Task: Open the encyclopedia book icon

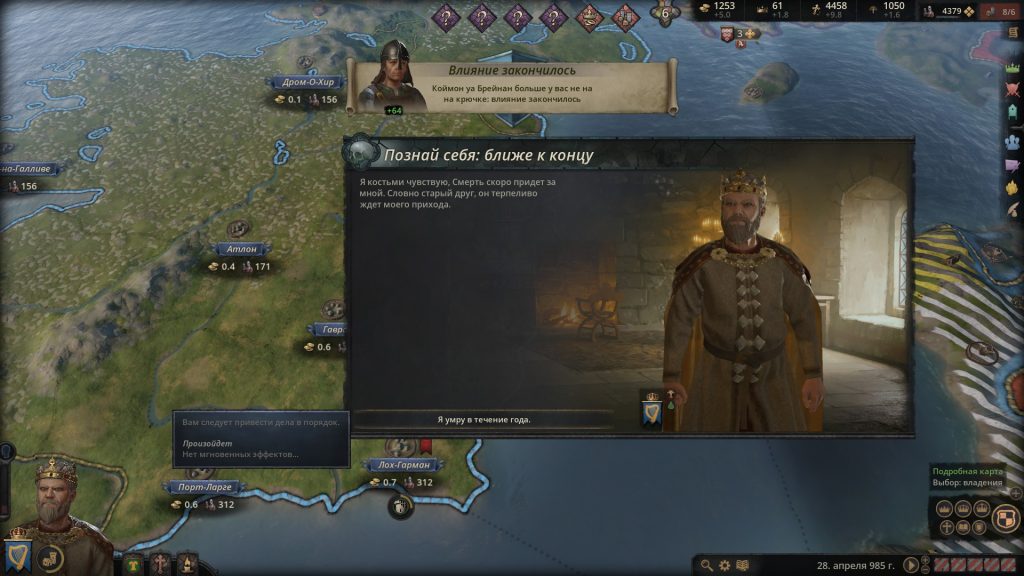Action: [x=742, y=565]
